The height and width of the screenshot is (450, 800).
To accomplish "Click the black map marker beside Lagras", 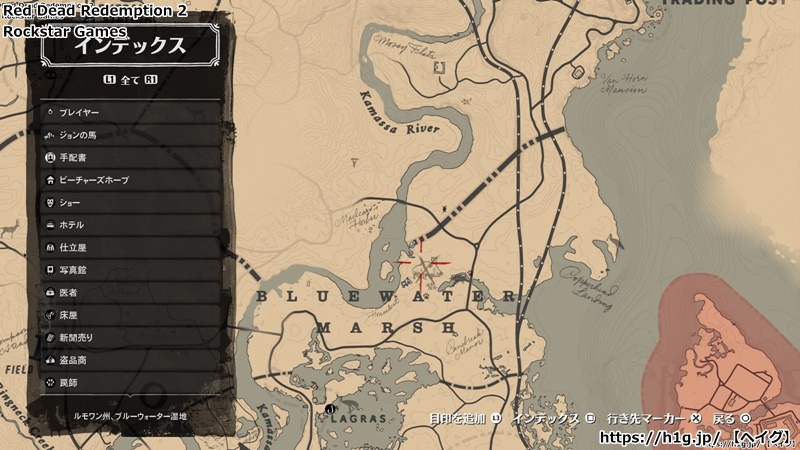I will (329, 409).
